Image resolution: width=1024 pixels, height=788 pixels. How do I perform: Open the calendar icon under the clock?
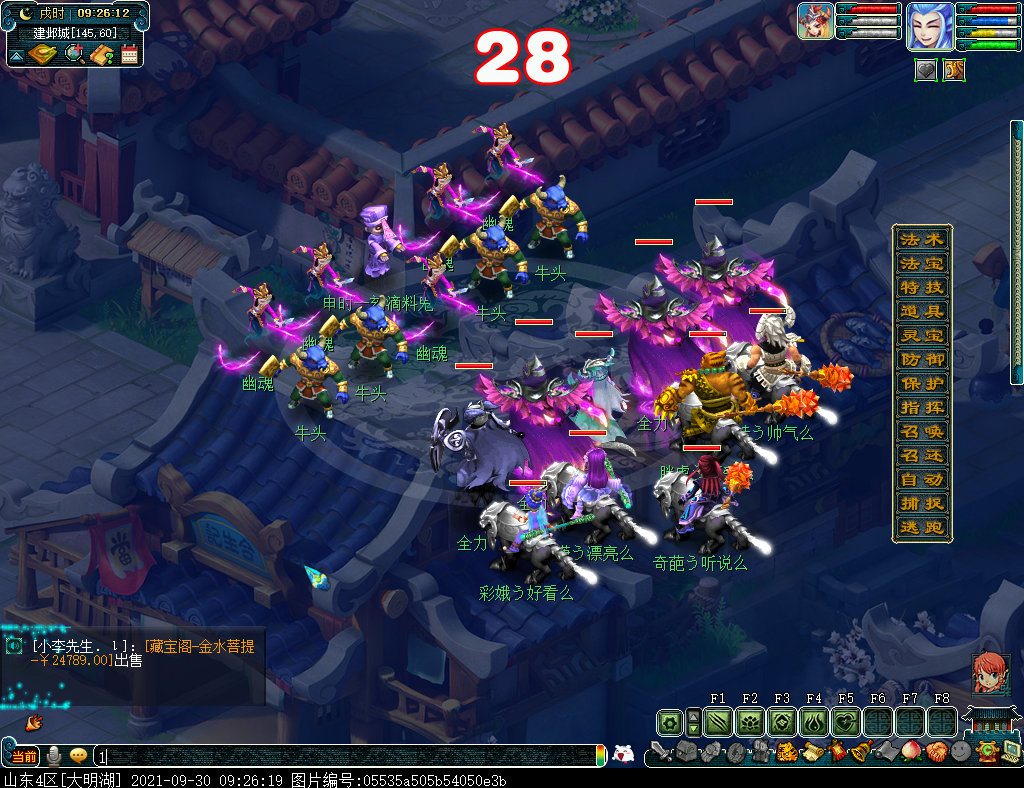click(x=129, y=54)
